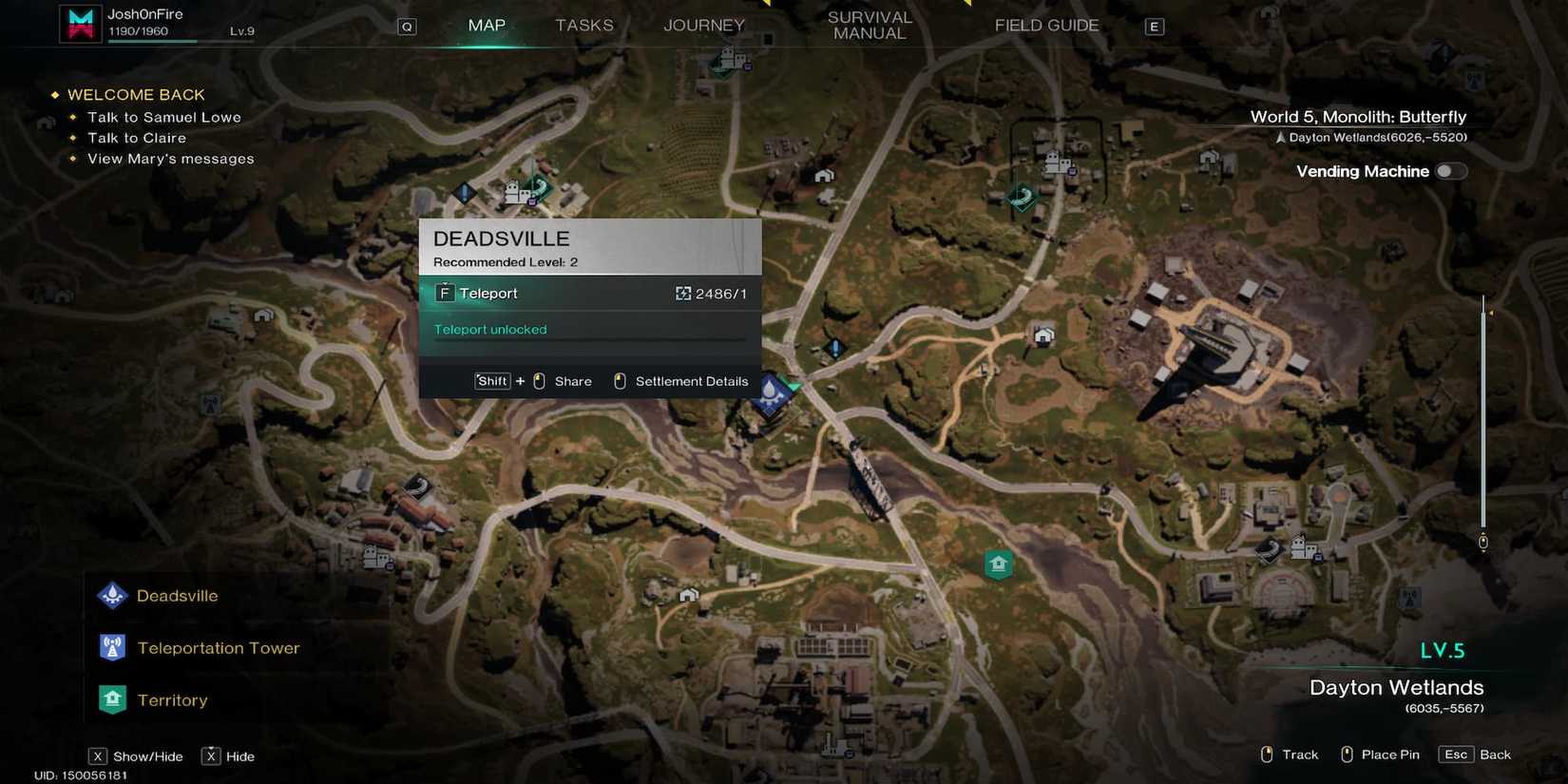Toggle the Vending Machine switch
Image resolution: width=1568 pixels, height=784 pixels.
pyautogui.click(x=1450, y=171)
